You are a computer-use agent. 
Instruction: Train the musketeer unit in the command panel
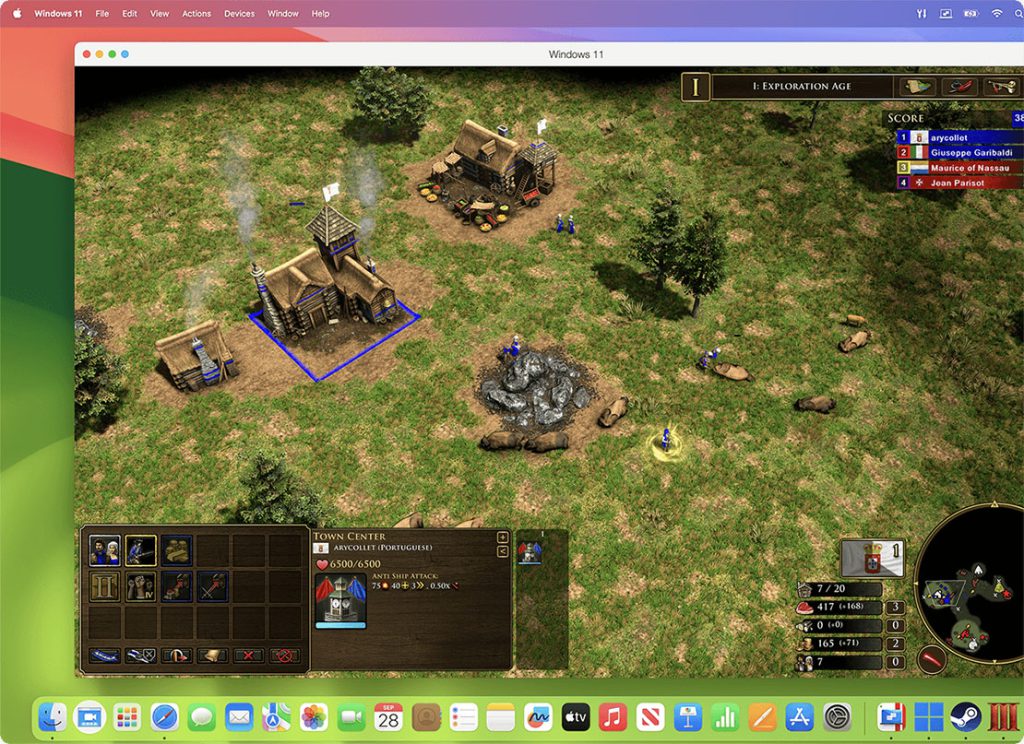pyautogui.click(x=141, y=550)
